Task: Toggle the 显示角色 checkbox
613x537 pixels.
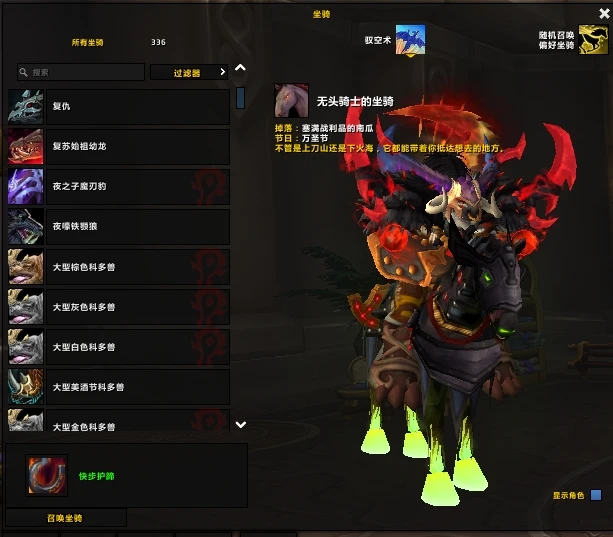Action: click(596, 495)
